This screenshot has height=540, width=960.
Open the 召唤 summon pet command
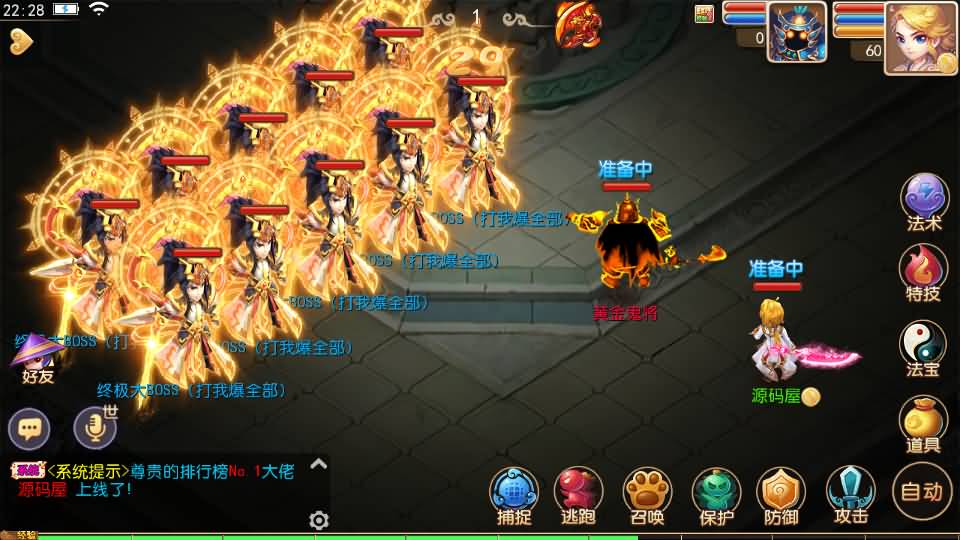coord(647,493)
